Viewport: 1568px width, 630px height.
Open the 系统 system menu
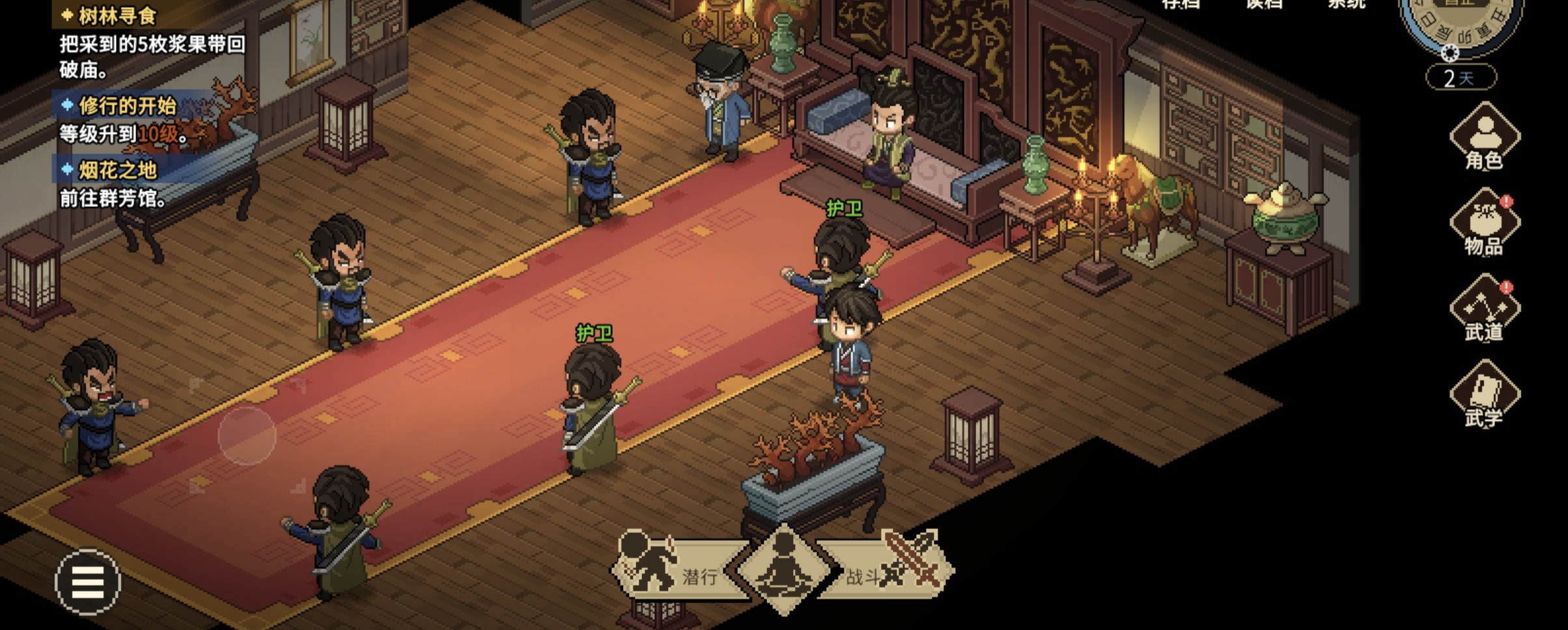pos(1347,4)
